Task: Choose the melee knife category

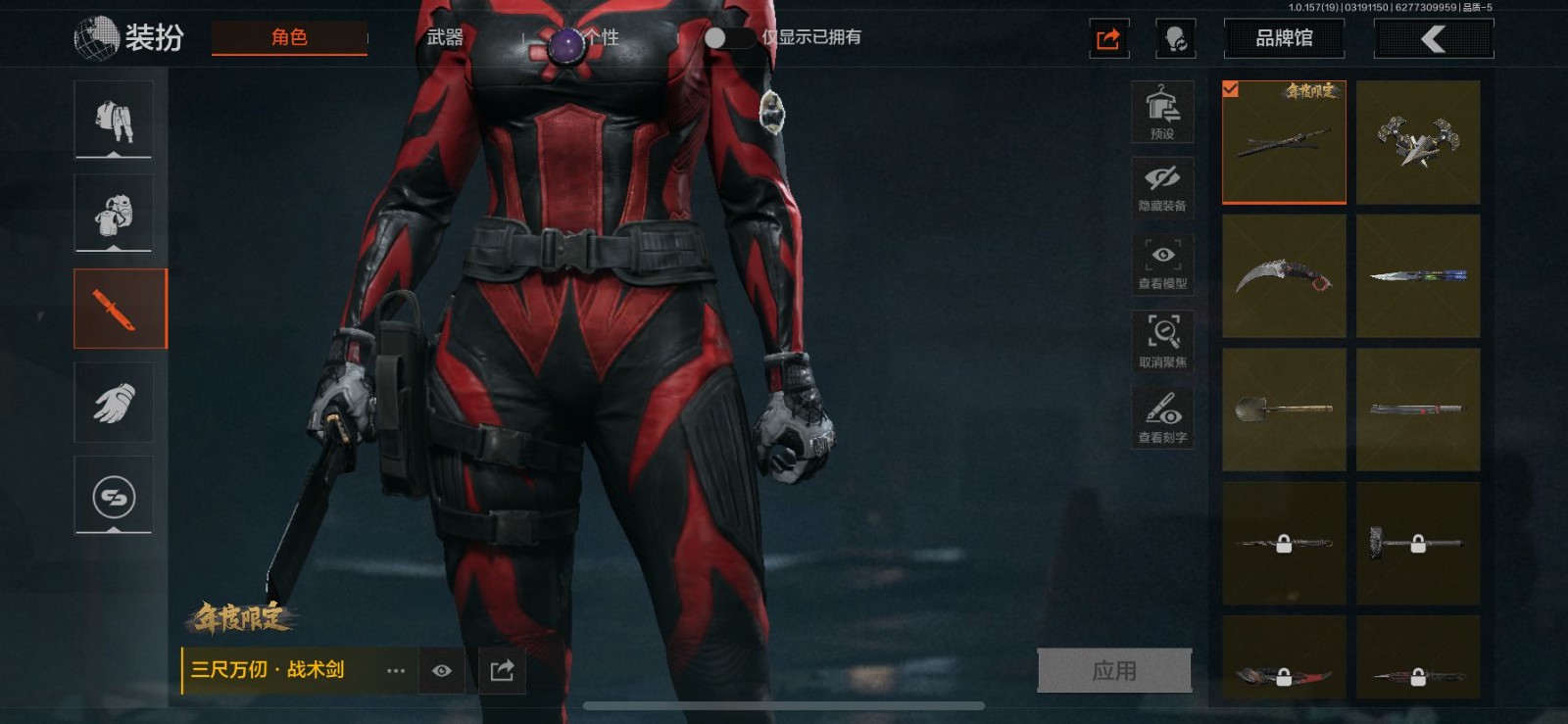Action: click(121, 309)
